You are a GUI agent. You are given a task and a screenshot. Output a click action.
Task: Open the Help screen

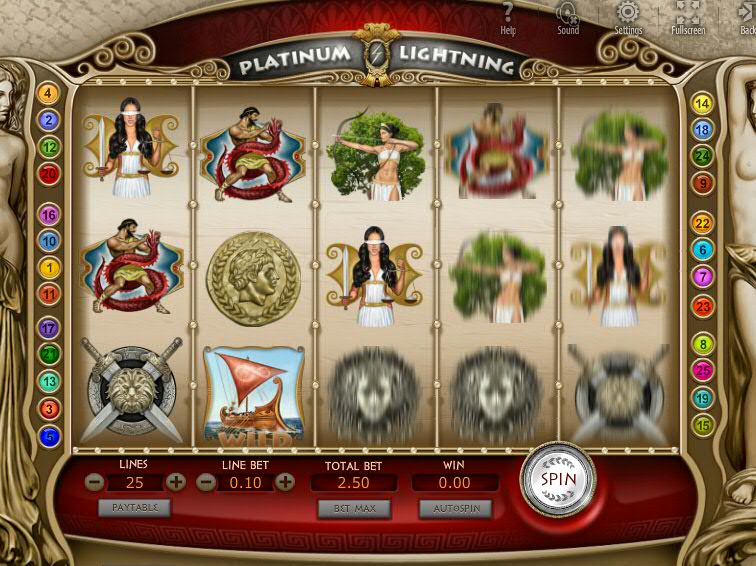pyautogui.click(x=508, y=17)
